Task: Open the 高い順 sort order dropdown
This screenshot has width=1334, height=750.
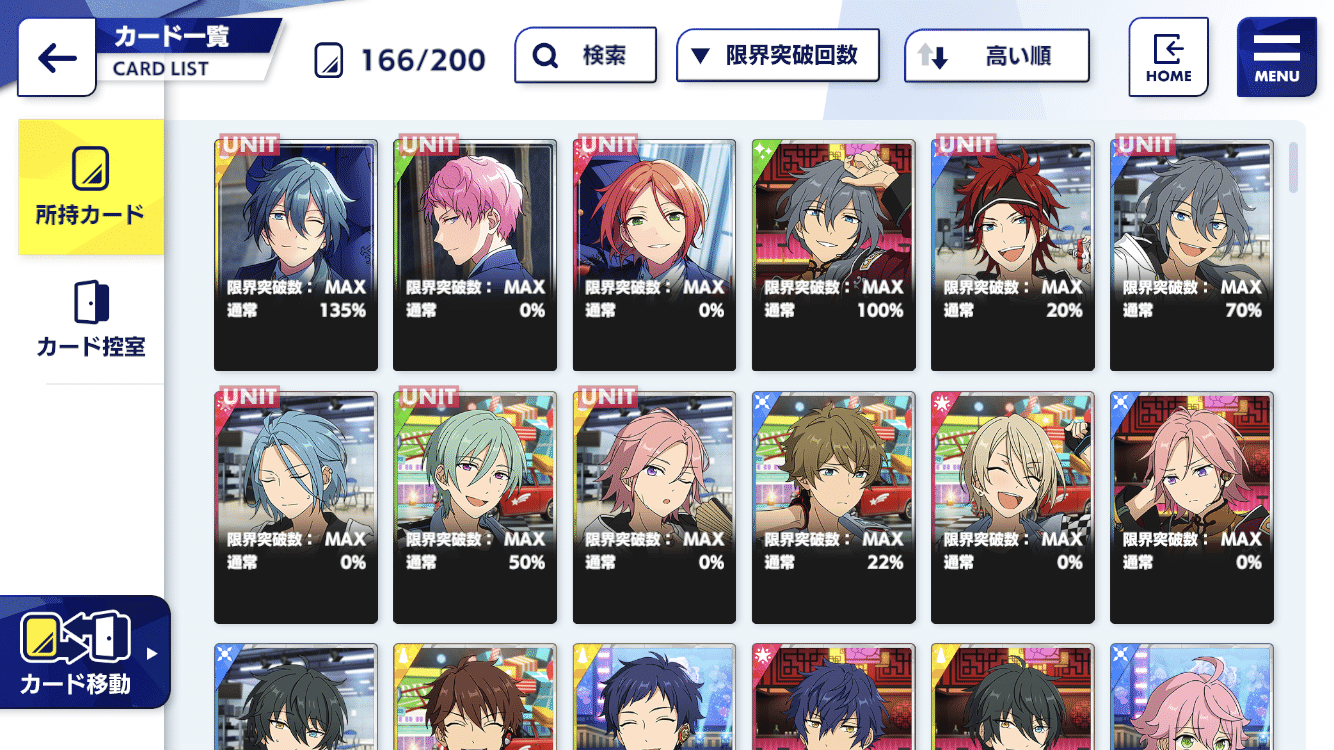Action: tap(996, 55)
